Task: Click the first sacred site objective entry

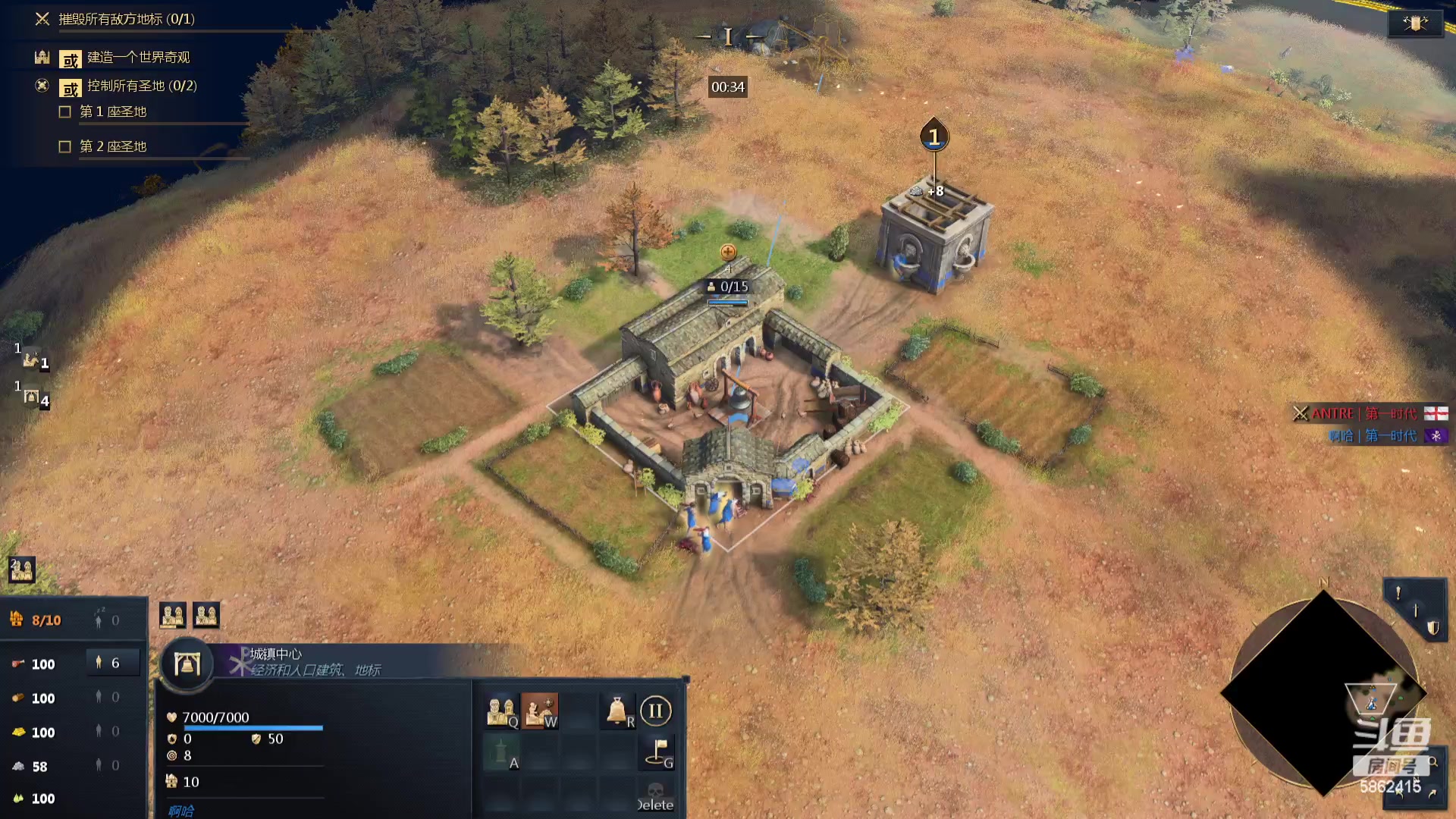Action: 112,112
